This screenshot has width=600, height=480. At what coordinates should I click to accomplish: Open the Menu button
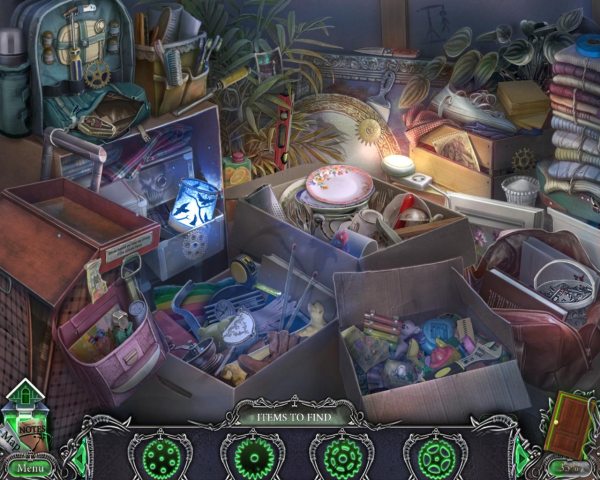point(29,467)
